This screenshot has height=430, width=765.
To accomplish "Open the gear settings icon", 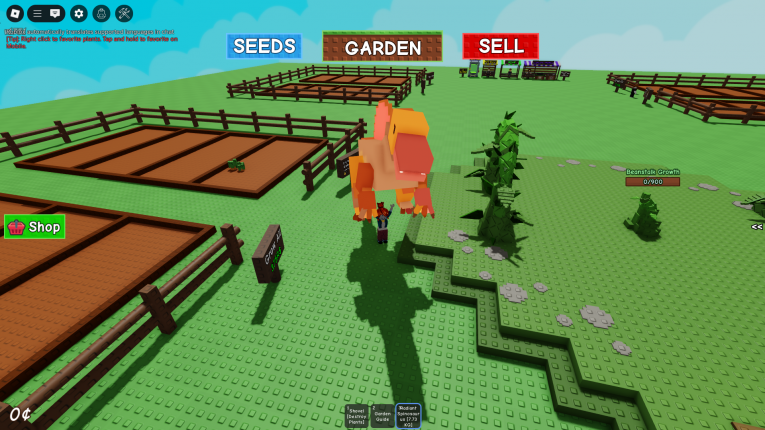I will [79, 13].
